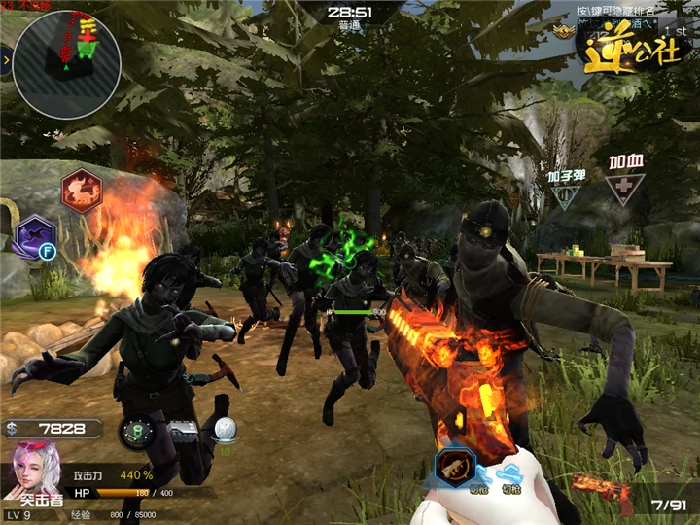This screenshot has height=525, width=700.
Task: Click the 加子弹 add-ammo marker
Action: click(566, 189)
